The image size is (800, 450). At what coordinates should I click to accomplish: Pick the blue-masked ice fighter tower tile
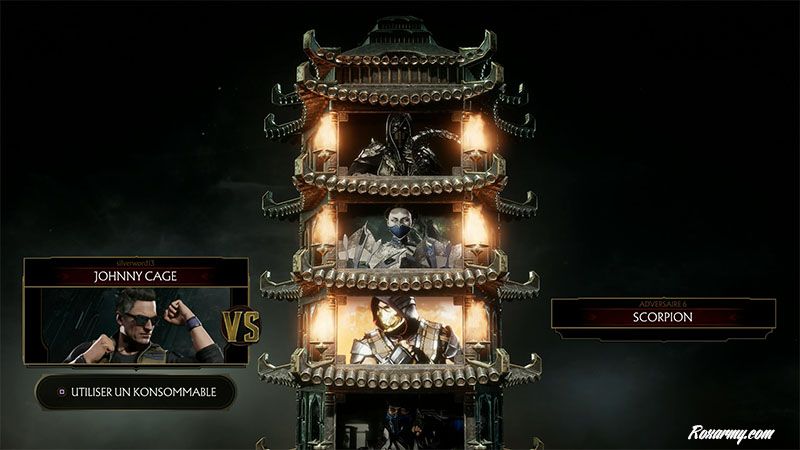(x=401, y=238)
